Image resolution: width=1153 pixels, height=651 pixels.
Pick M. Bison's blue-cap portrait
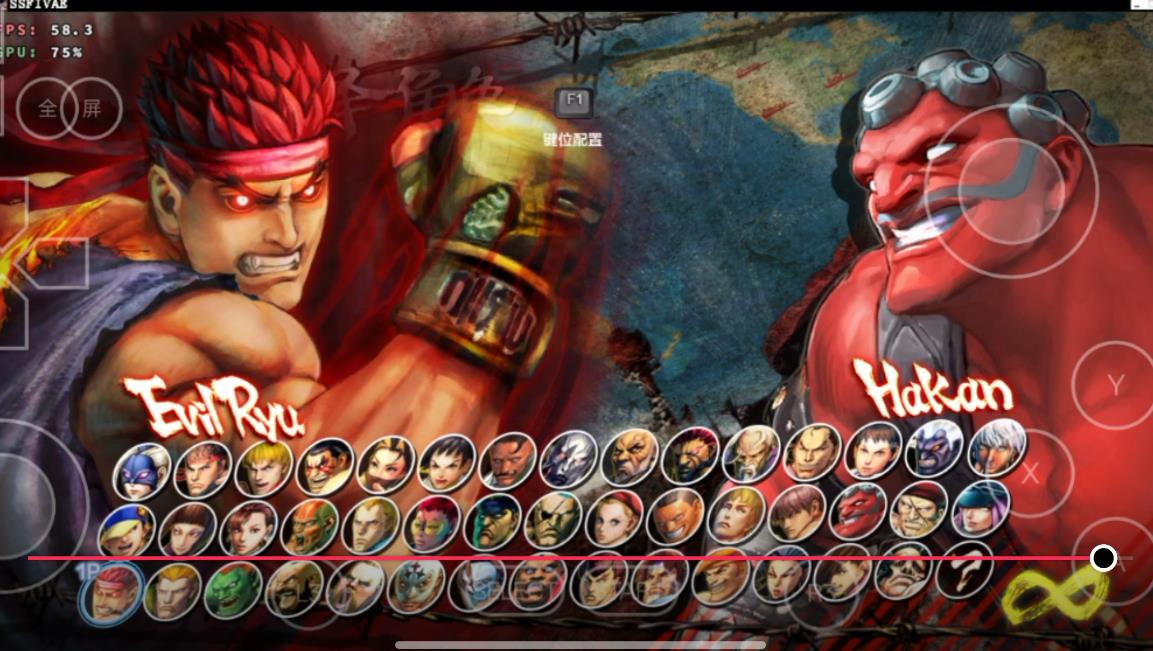tap(494, 522)
